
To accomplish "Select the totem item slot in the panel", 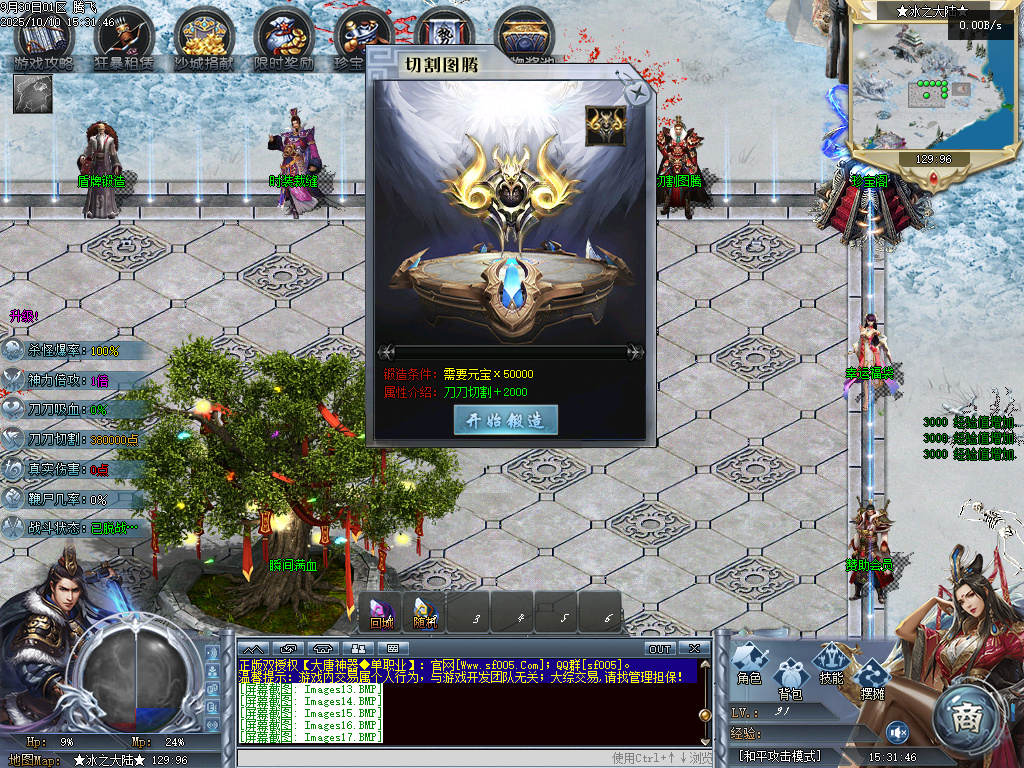I will click(605, 126).
